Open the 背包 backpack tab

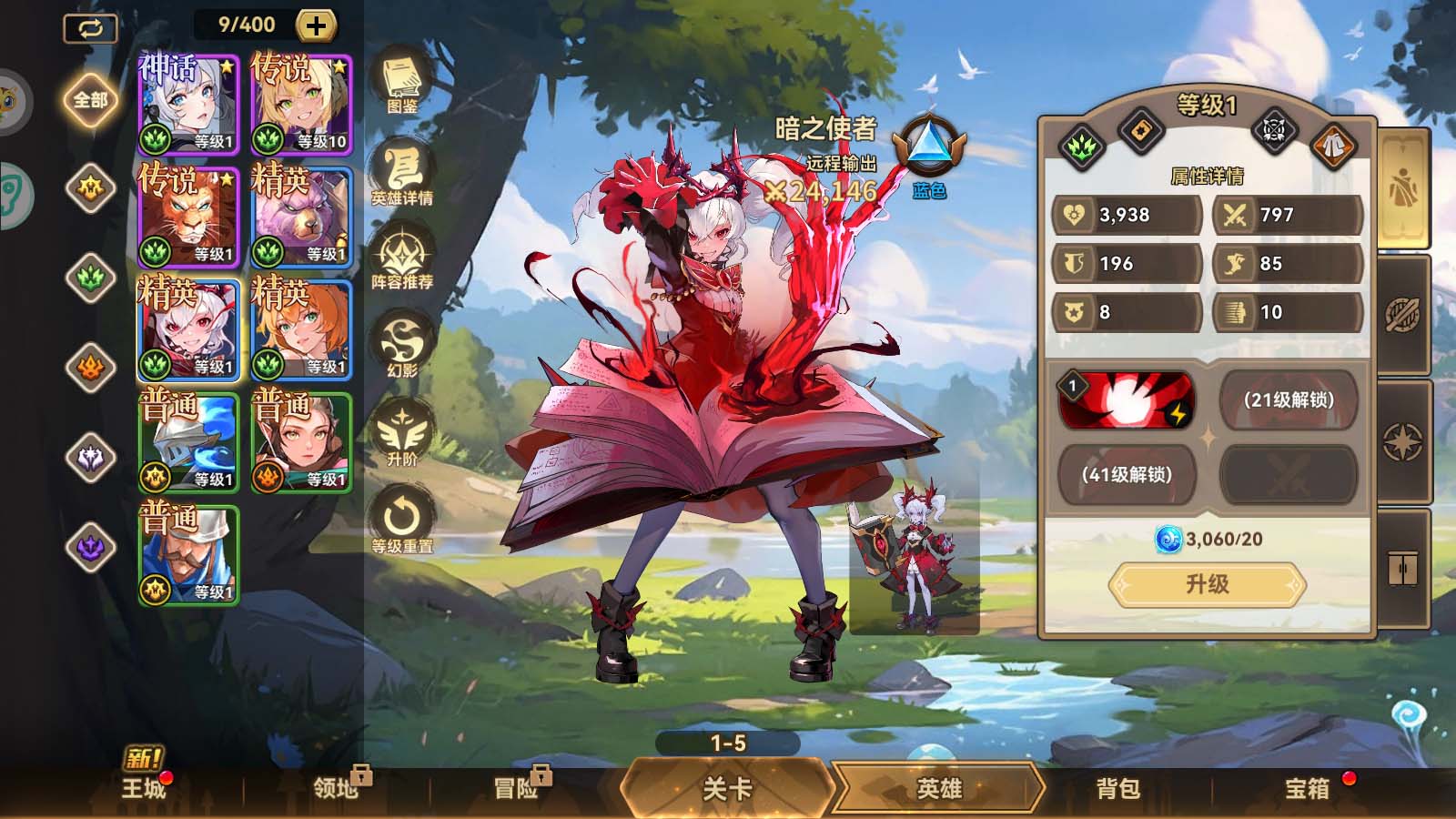tap(1117, 788)
